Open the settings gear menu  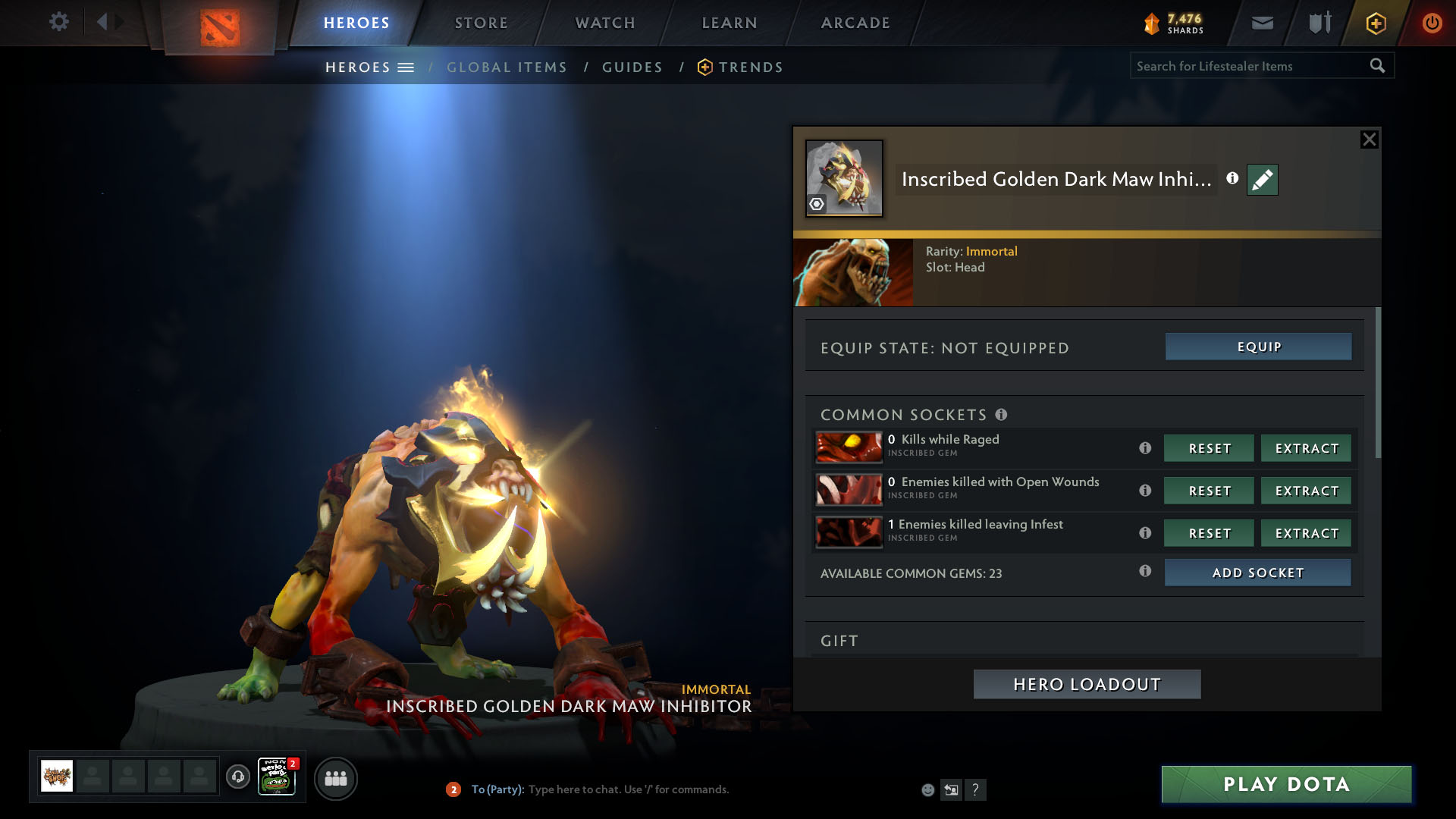tap(58, 22)
